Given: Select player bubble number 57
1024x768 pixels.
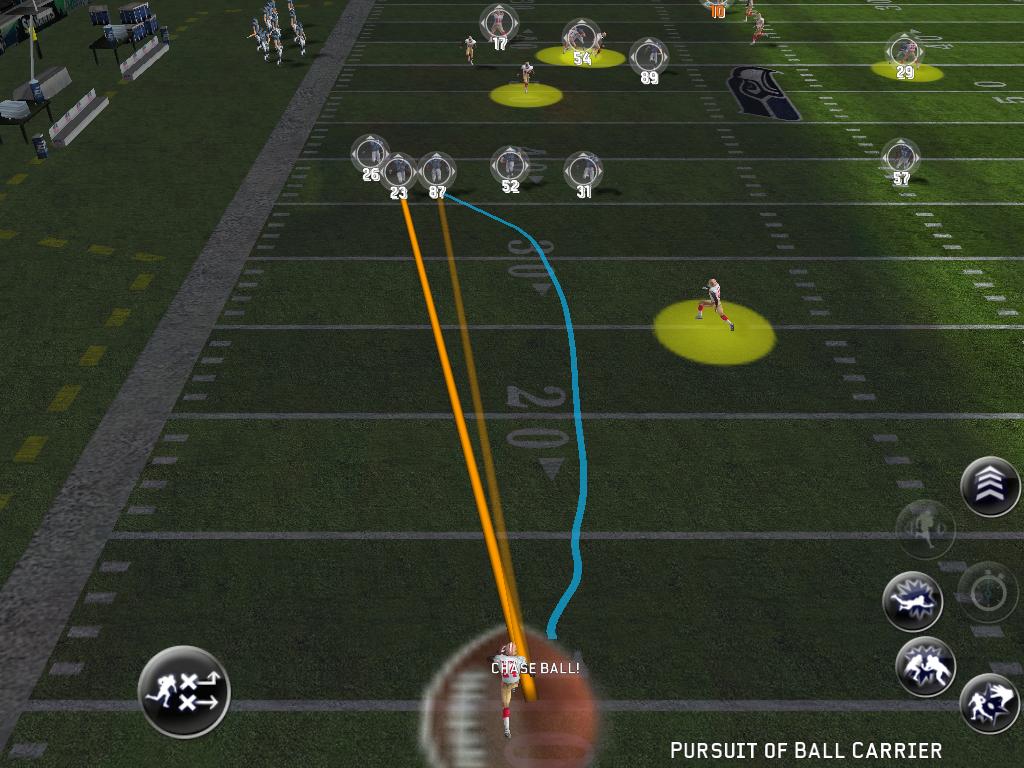Looking at the screenshot, I should pyautogui.click(x=901, y=158).
